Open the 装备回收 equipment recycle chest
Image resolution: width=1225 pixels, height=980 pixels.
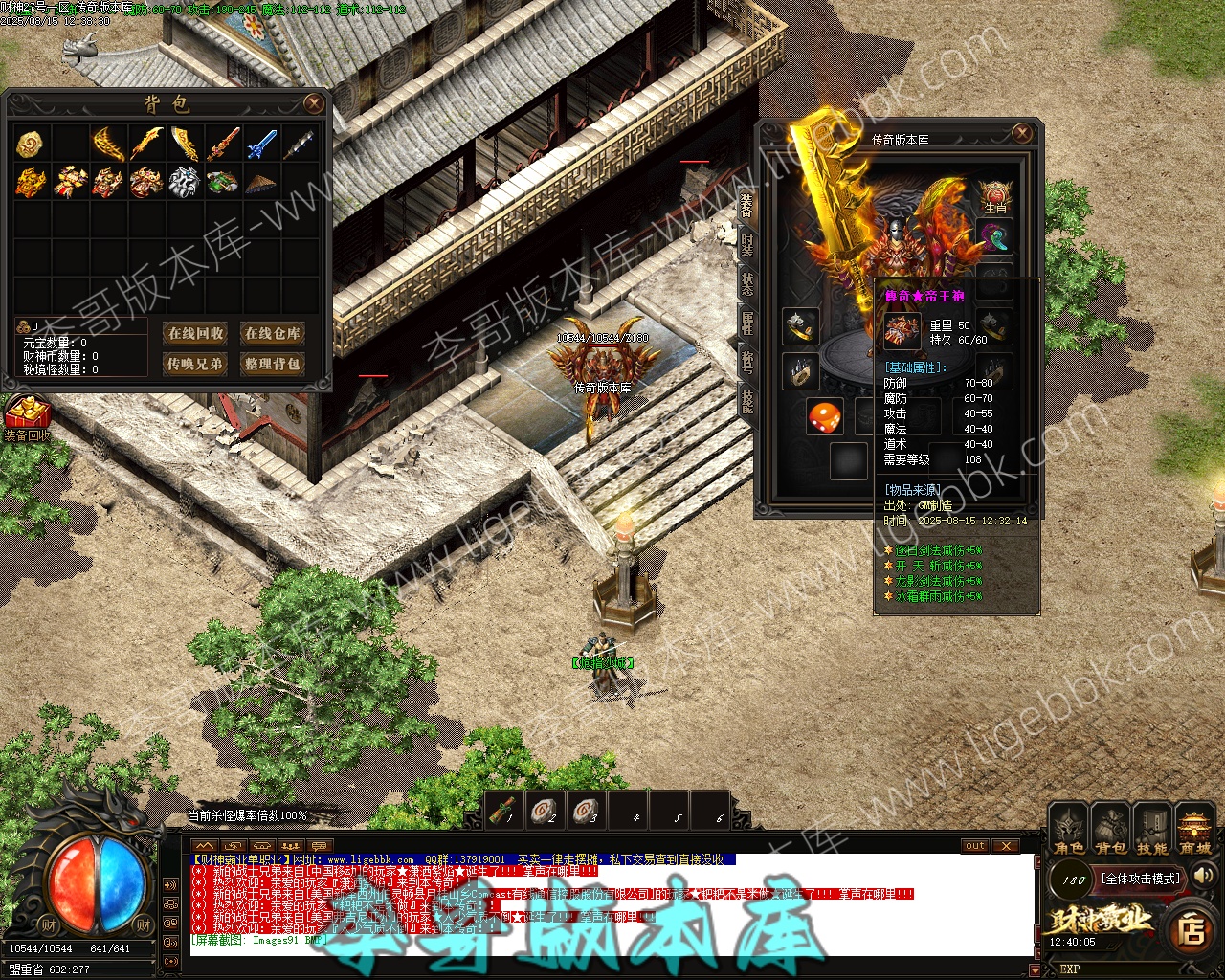(x=27, y=416)
